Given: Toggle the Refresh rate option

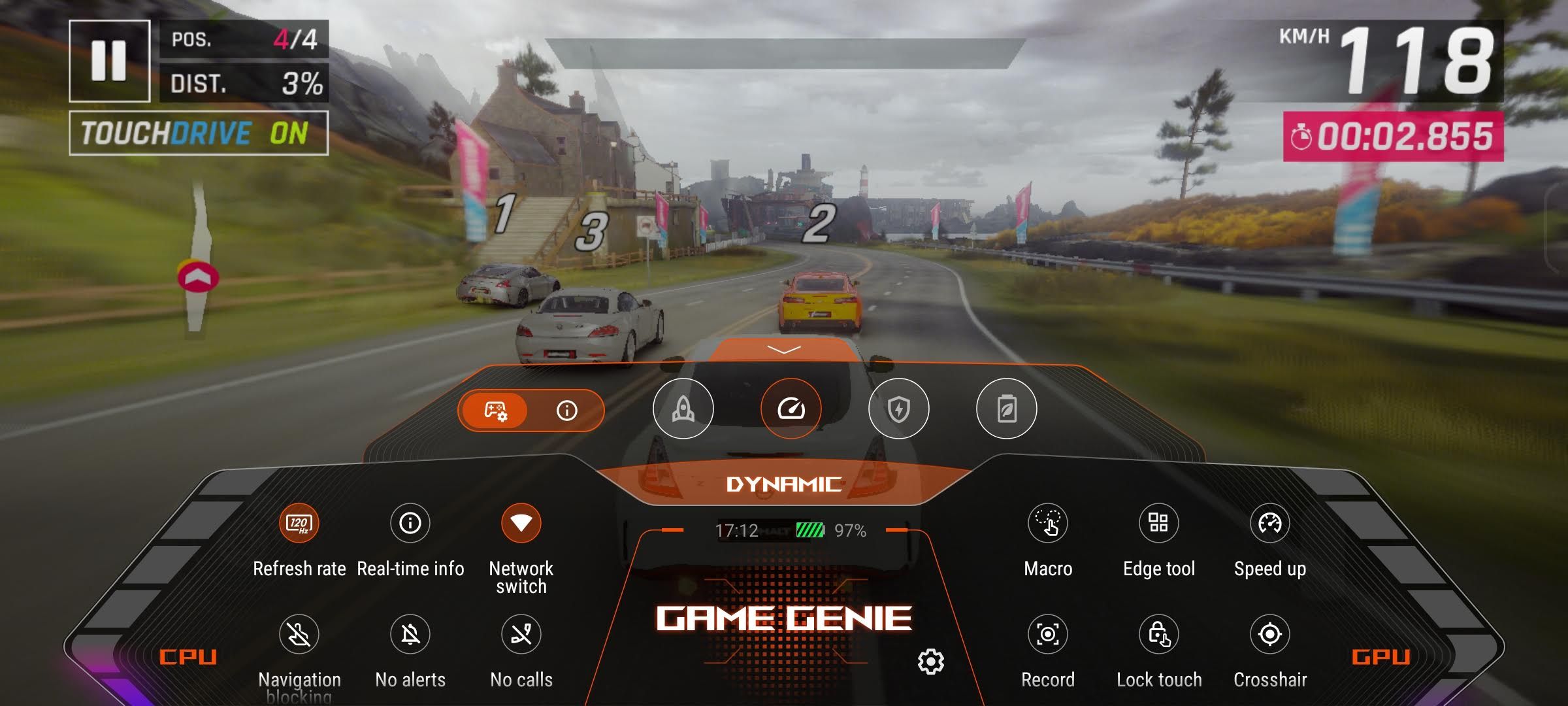Looking at the screenshot, I should tap(299, 524).
